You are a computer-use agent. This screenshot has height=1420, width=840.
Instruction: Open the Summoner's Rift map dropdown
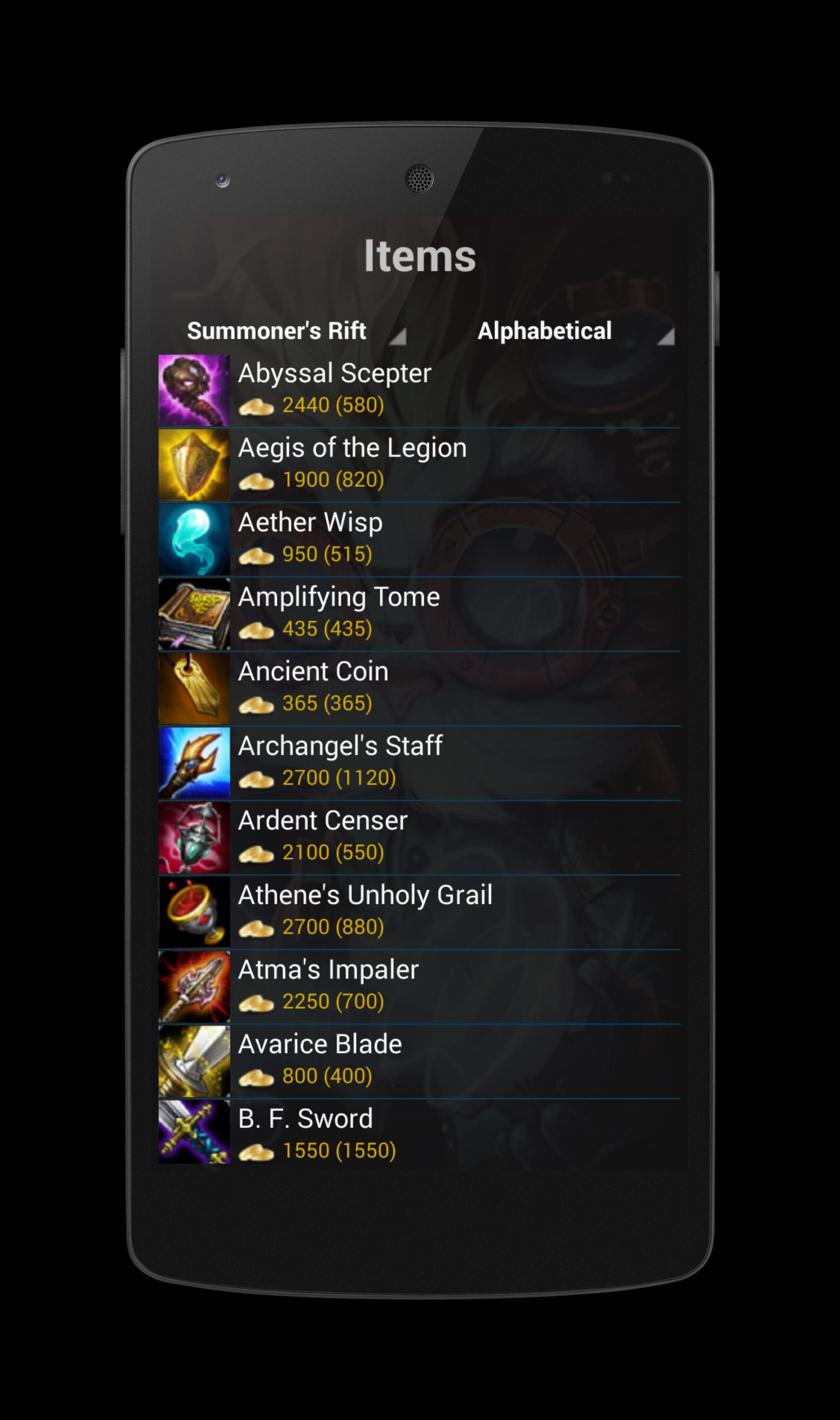point(277,331)
